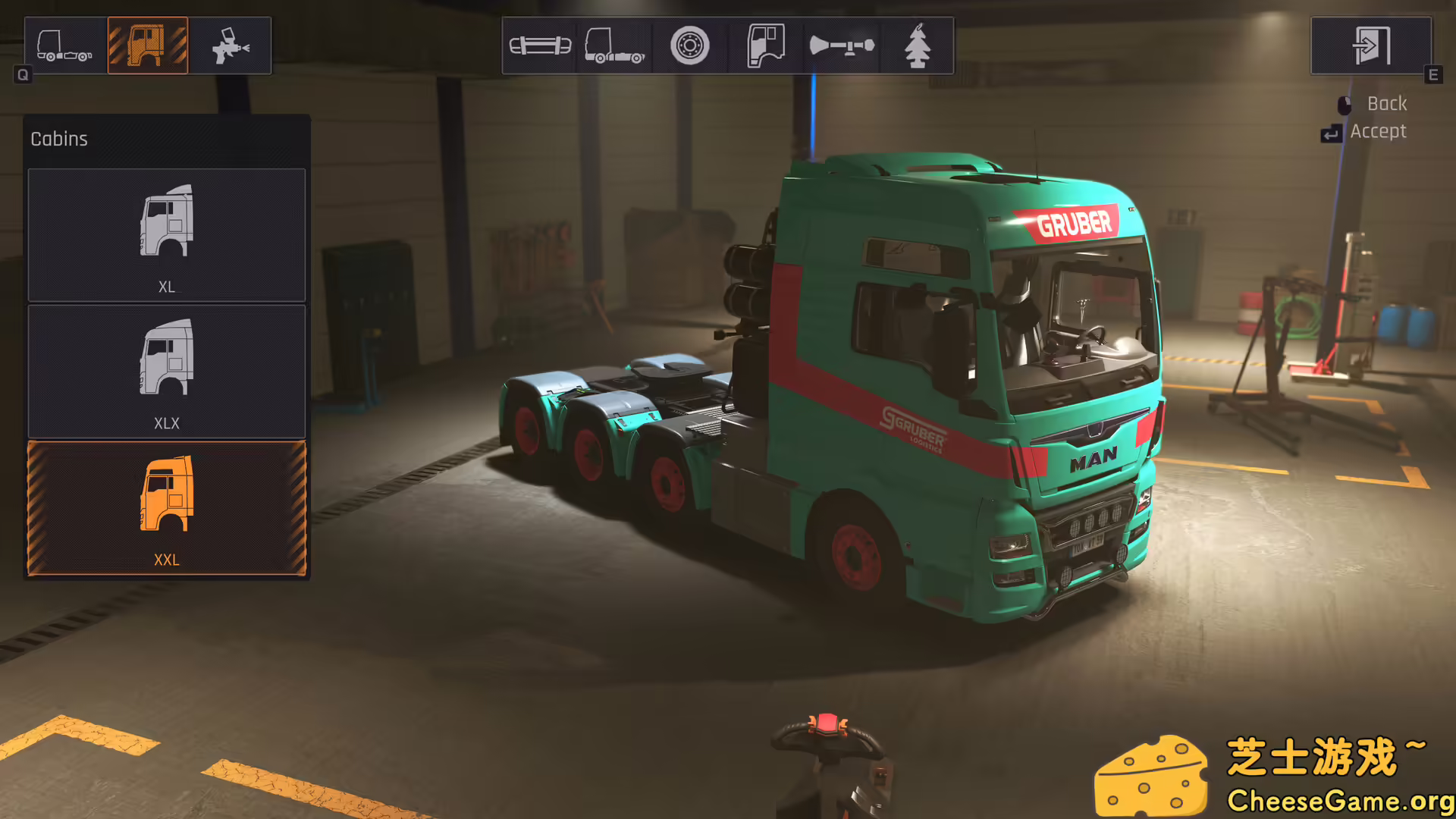Select the air horn customization icon

pos(841,45)
